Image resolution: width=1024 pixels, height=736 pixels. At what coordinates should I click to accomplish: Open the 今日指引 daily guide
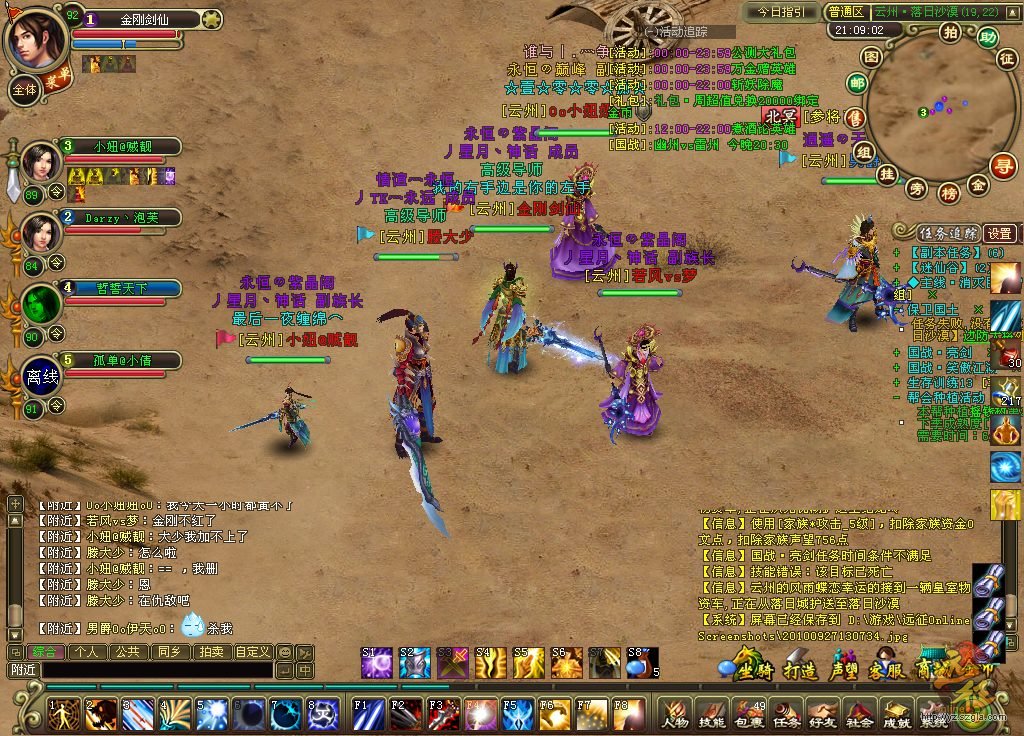[781, 12]
